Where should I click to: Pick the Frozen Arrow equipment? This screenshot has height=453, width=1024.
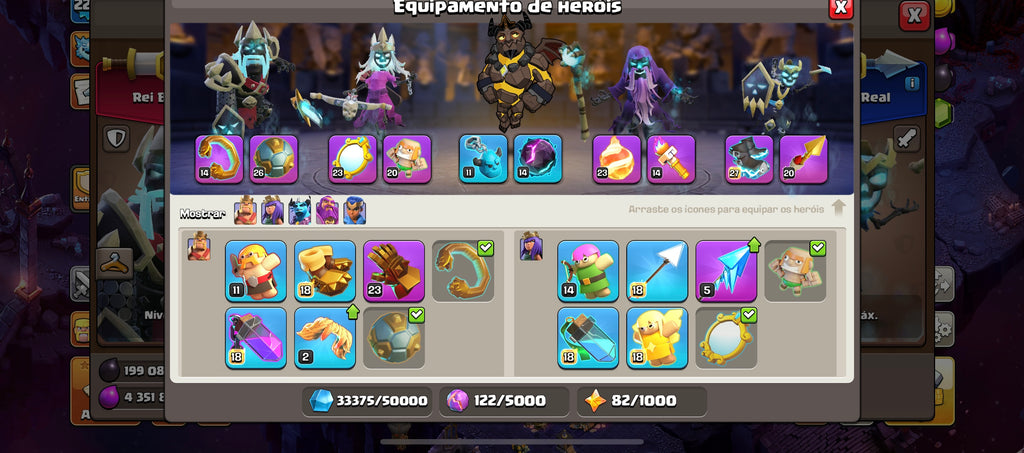click(x=726, y=270)
